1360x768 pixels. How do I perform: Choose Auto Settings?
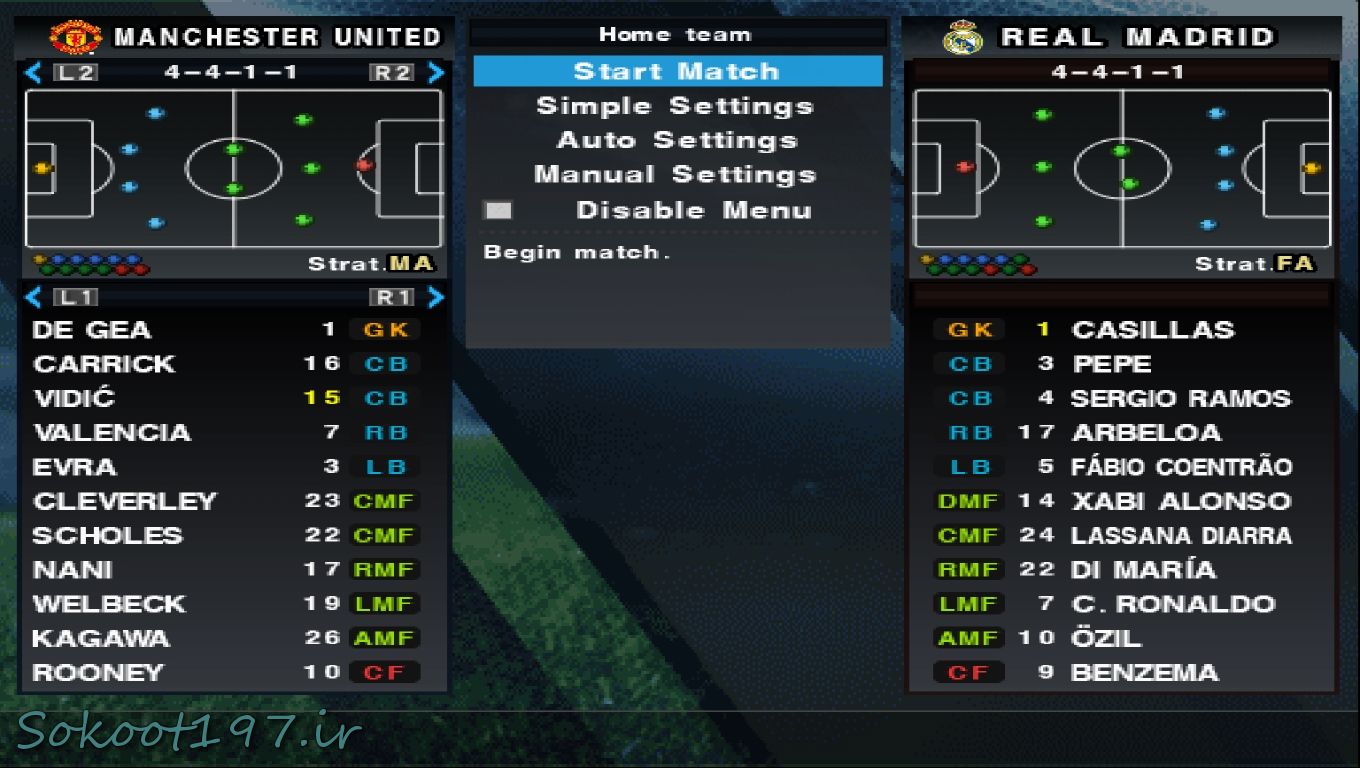(677, 140)
